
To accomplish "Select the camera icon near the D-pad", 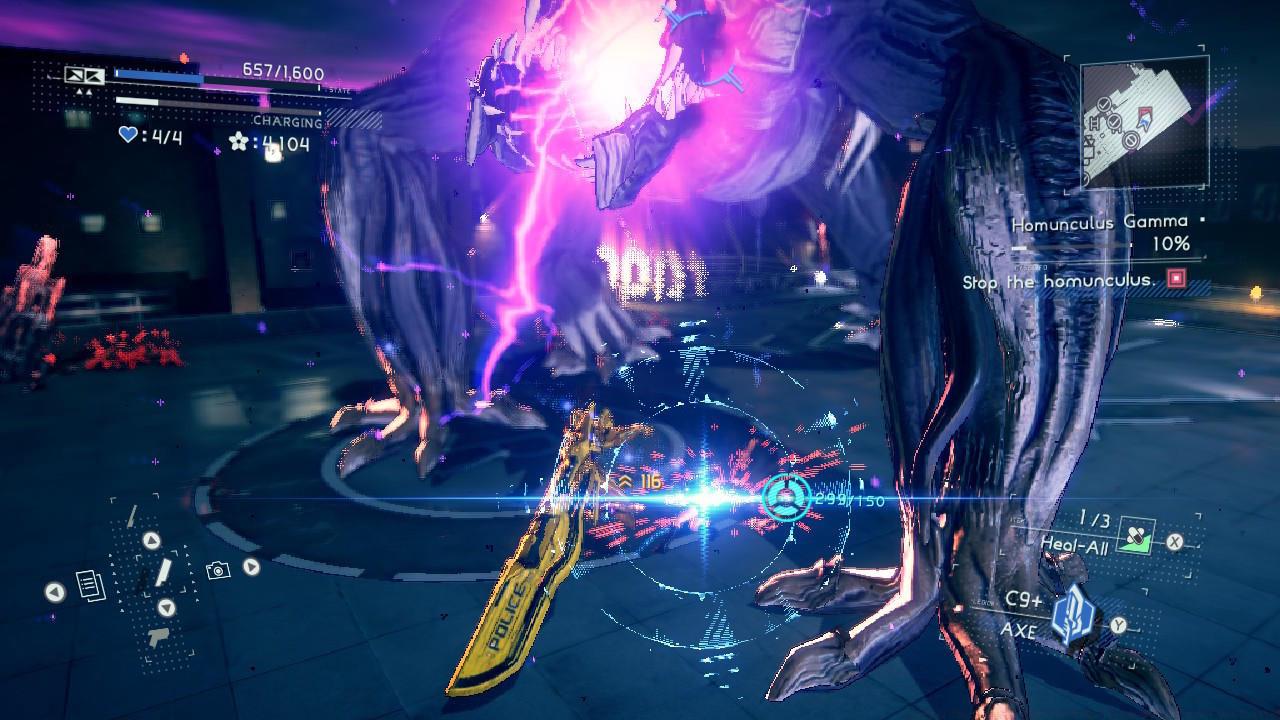I will tap(216, 569).
